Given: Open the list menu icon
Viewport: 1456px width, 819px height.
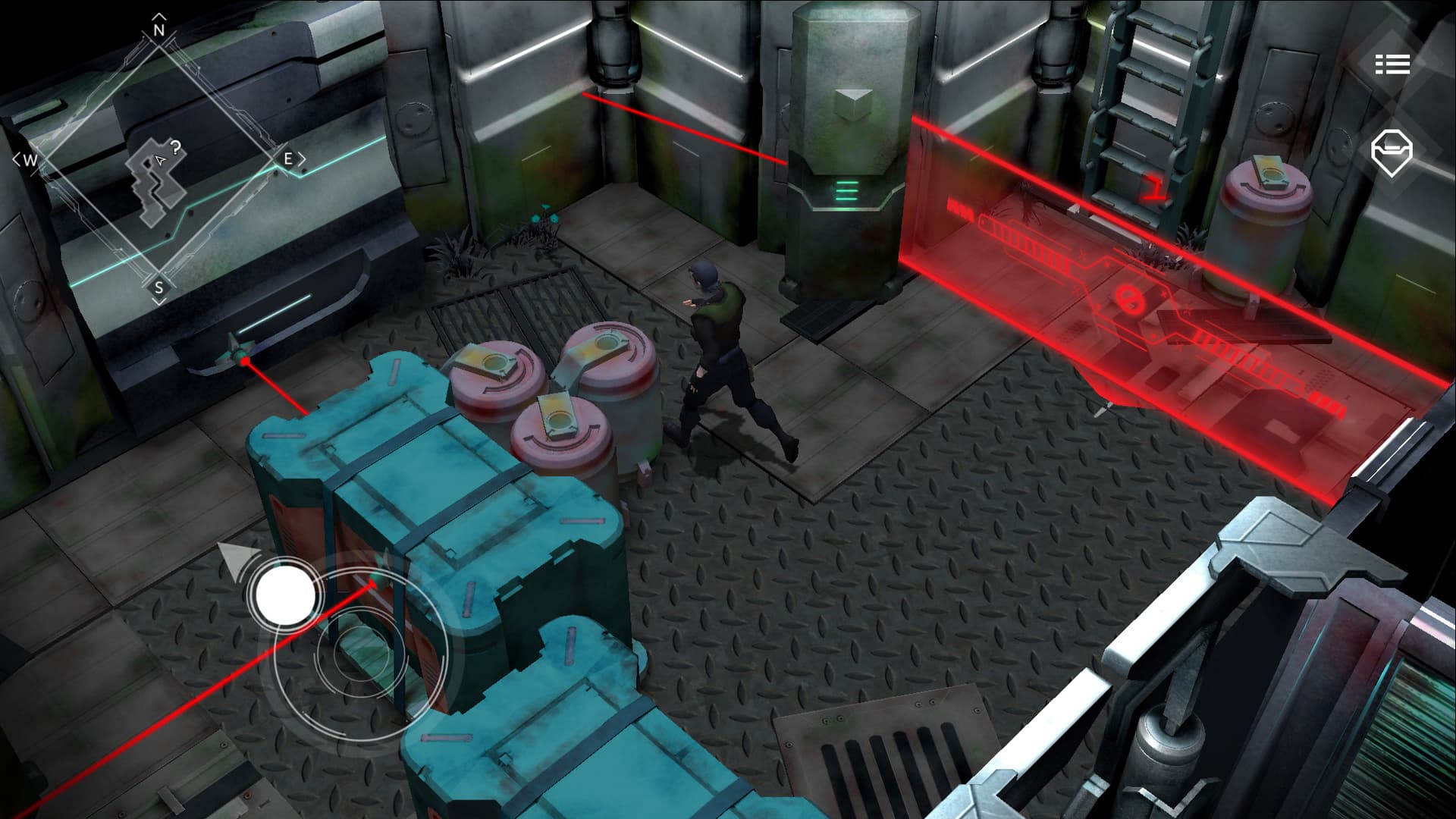Looking at the screenshot, I should 1392,64.
